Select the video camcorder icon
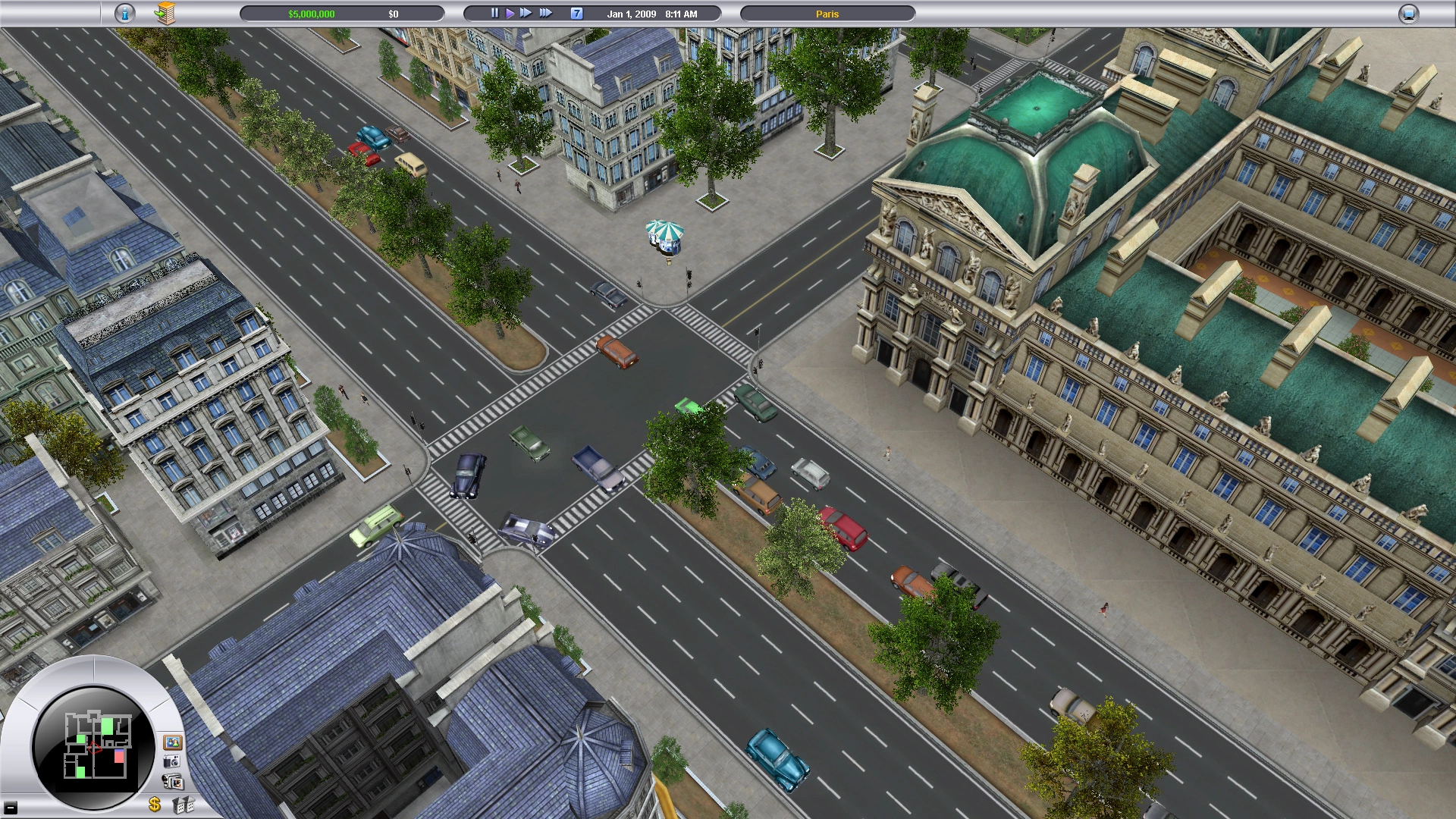This screenshot has height=819, width=1456. 174,782
